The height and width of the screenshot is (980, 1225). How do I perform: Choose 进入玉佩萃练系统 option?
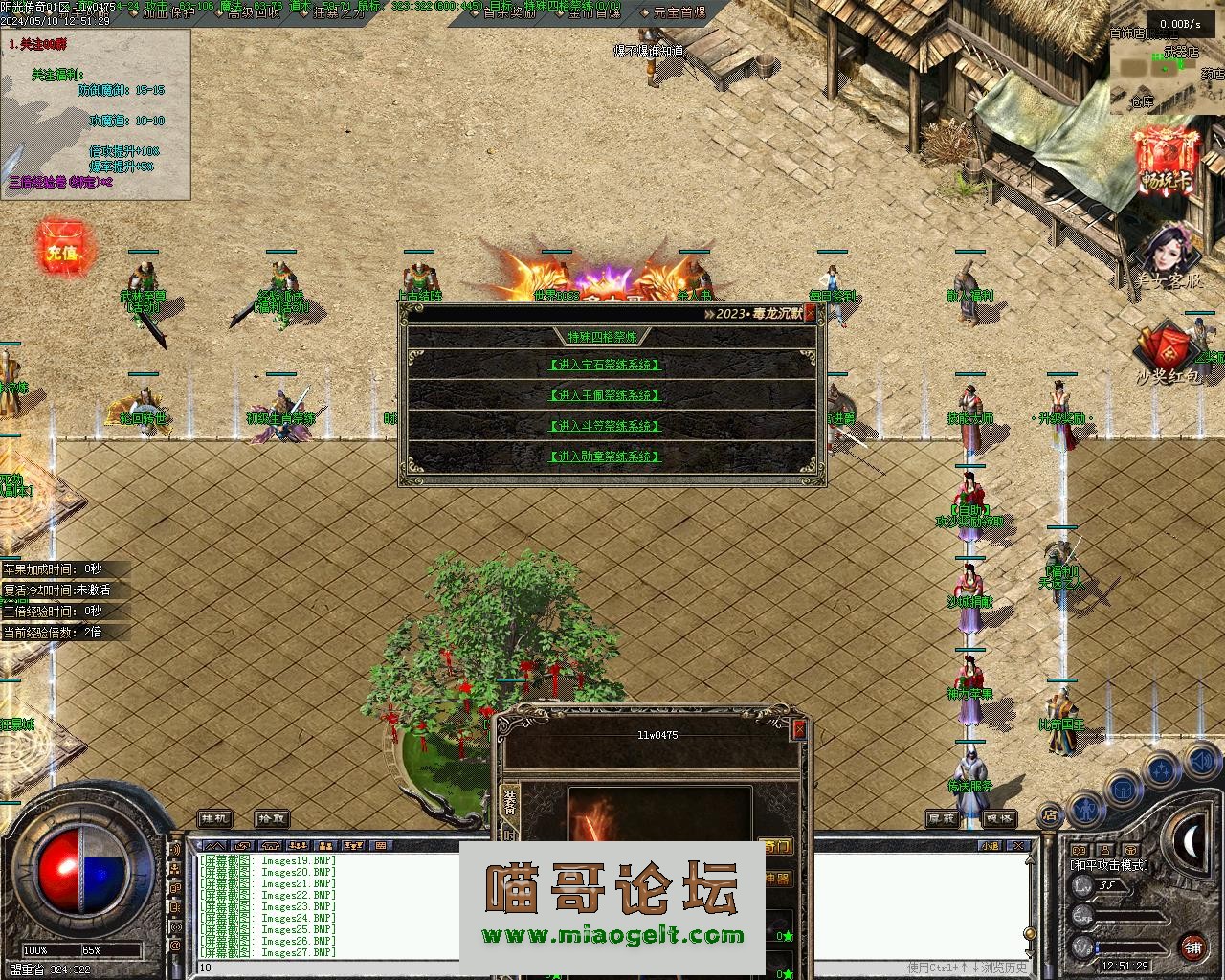coord(605,395)
